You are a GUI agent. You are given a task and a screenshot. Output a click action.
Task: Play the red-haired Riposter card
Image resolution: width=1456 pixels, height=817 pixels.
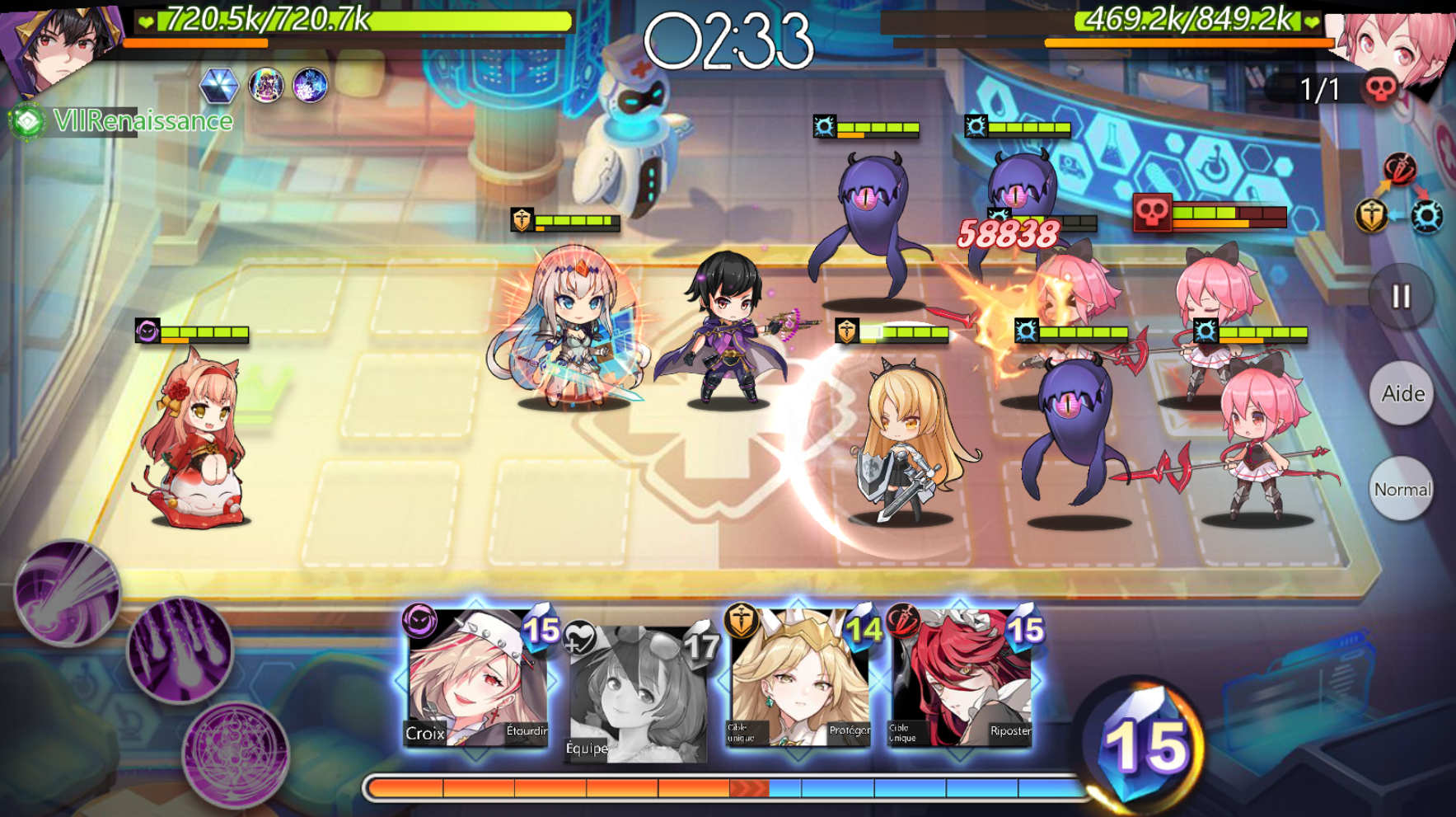(960, 680)
